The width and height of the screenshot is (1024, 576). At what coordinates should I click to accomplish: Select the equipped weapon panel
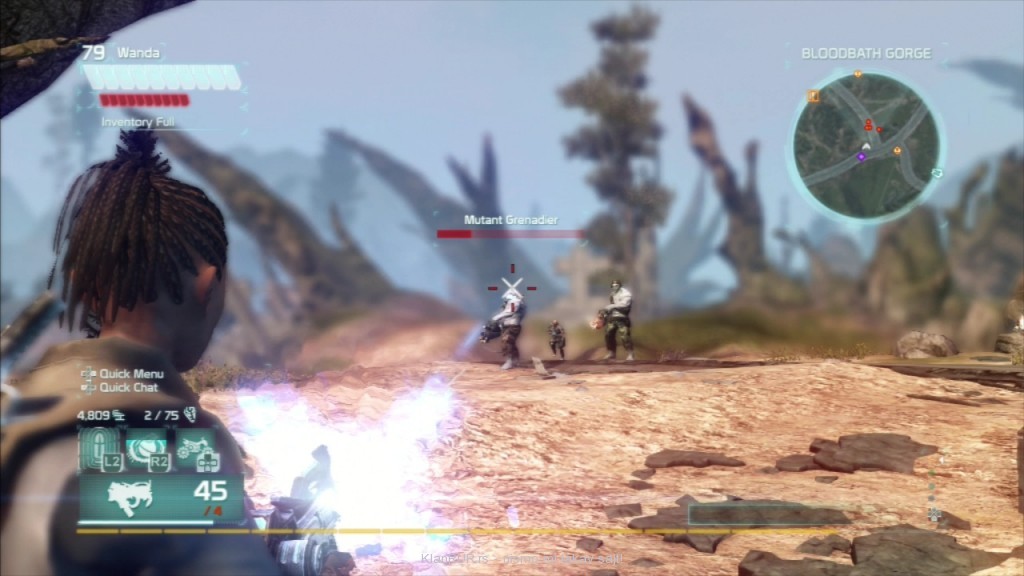point(160,496)
